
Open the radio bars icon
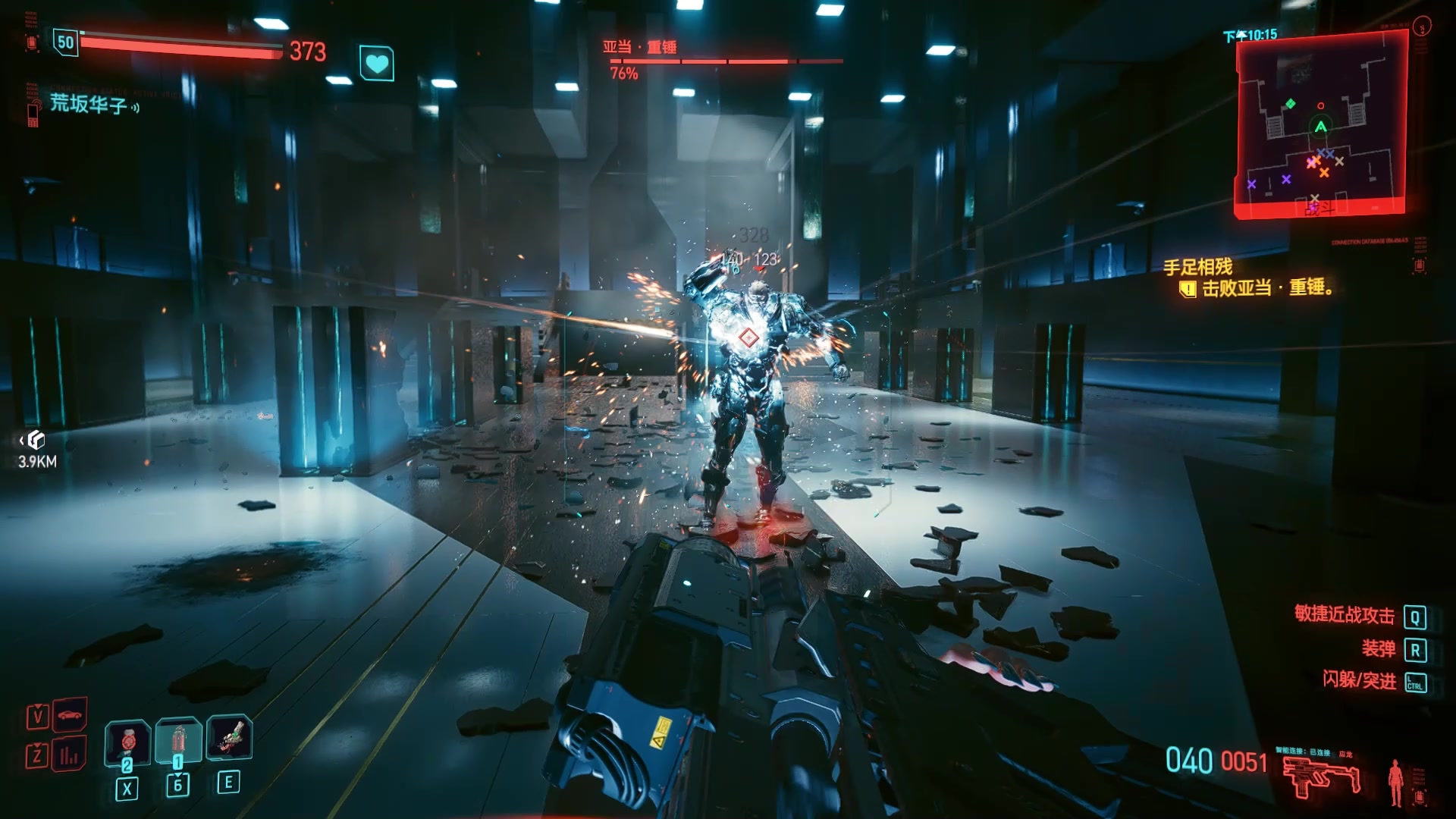69,755
